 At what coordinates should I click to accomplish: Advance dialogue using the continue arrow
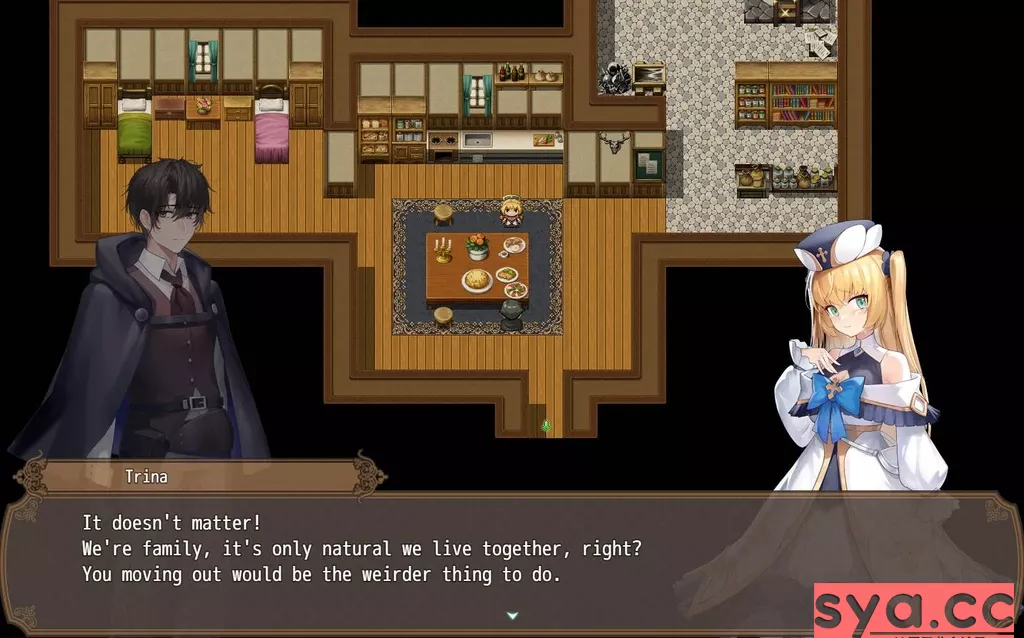(512, 616)
